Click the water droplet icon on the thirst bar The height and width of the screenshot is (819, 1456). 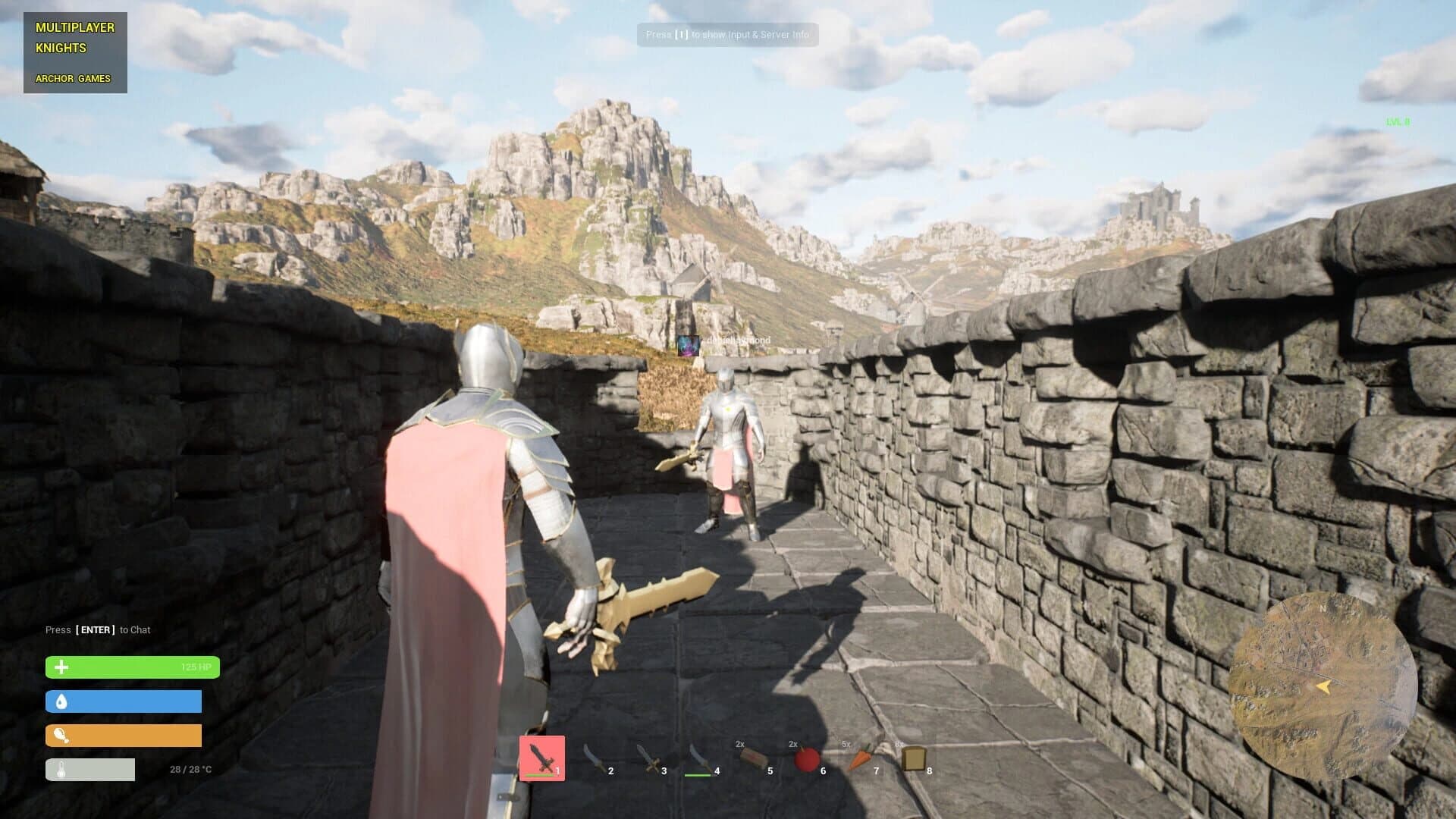pyautogui.click(x=62, y=701)
